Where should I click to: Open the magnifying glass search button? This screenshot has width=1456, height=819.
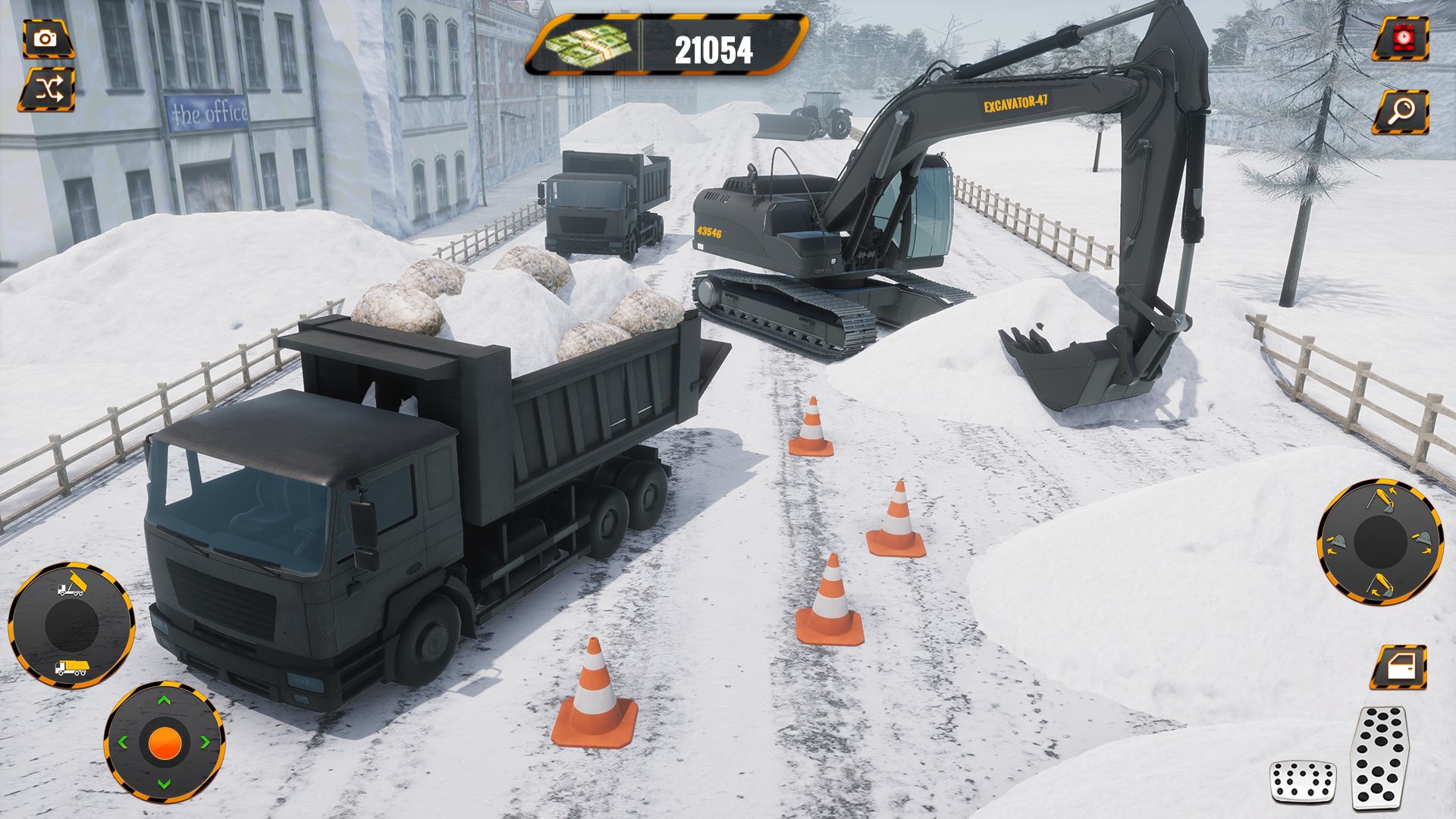(1400, 111)
